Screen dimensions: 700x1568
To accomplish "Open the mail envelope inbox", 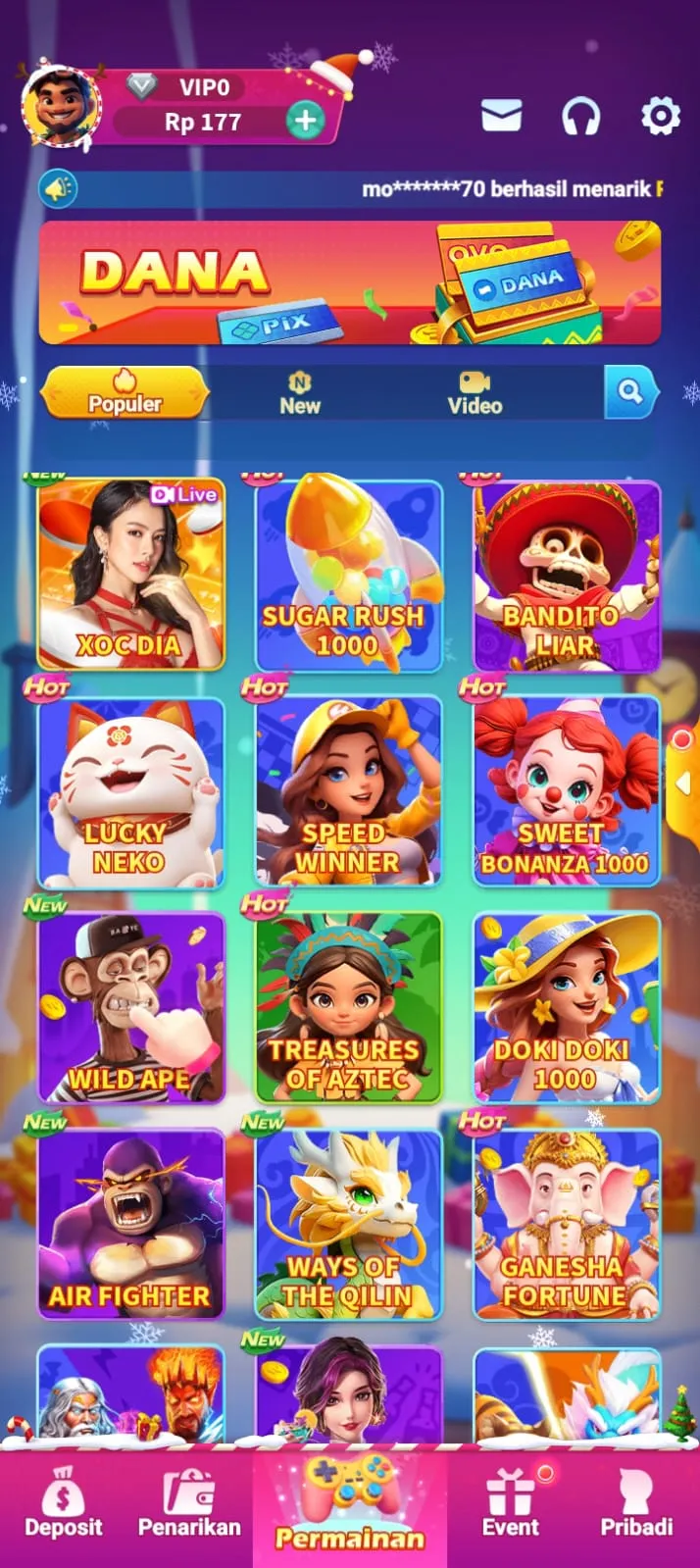I will click(501, 117).
